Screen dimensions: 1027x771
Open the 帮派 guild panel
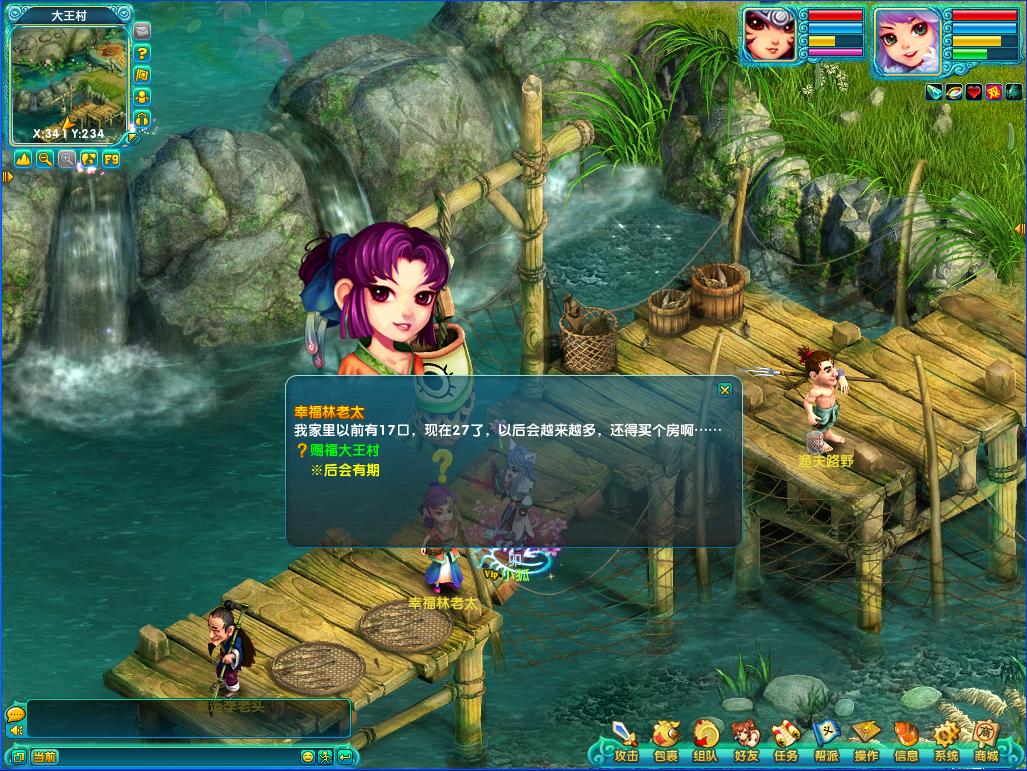point(826,742)
